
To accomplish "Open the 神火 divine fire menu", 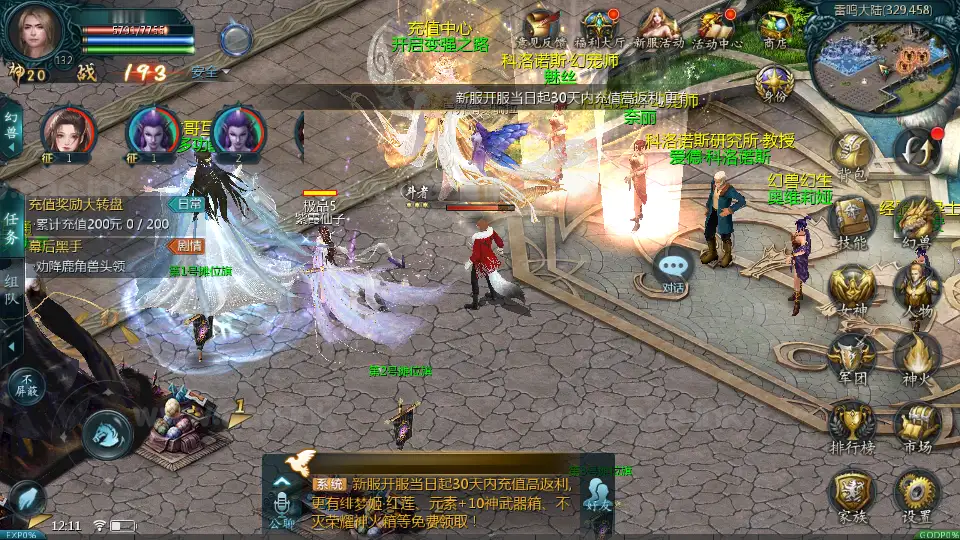I will [916, 356].
